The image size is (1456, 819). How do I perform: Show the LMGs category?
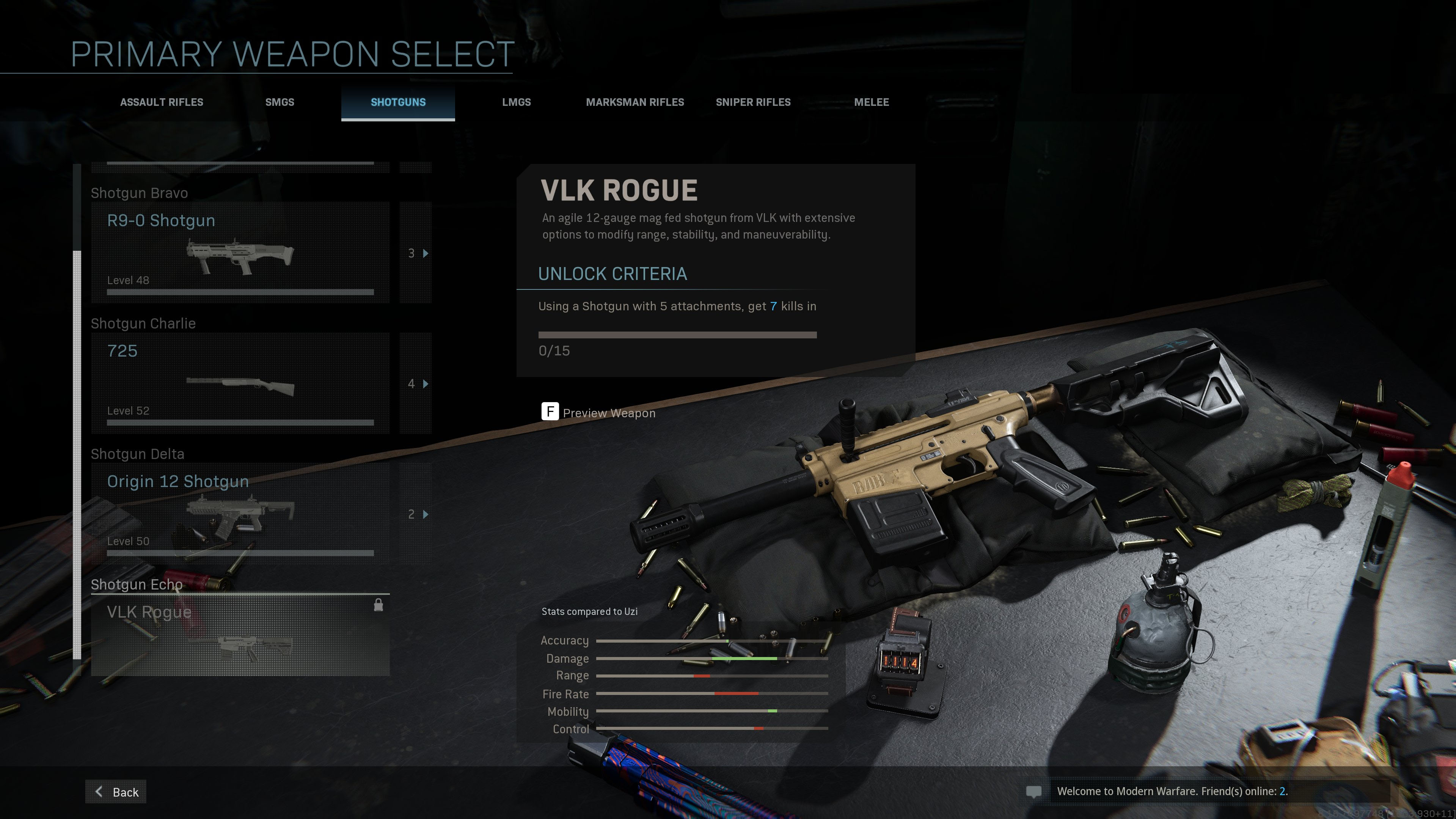pos(516,102)
